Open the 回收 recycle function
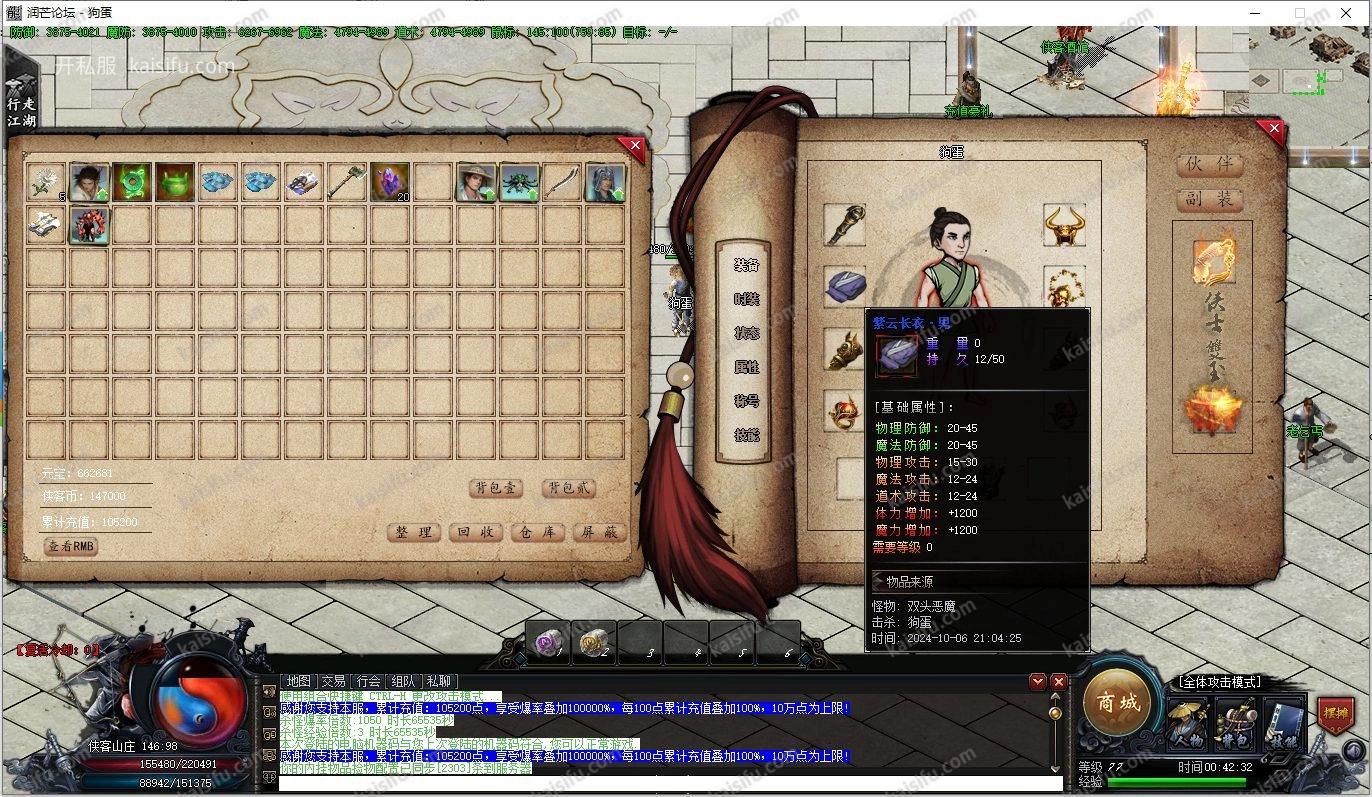Screen dimensions: 1372x797 [x=476, y=532]
